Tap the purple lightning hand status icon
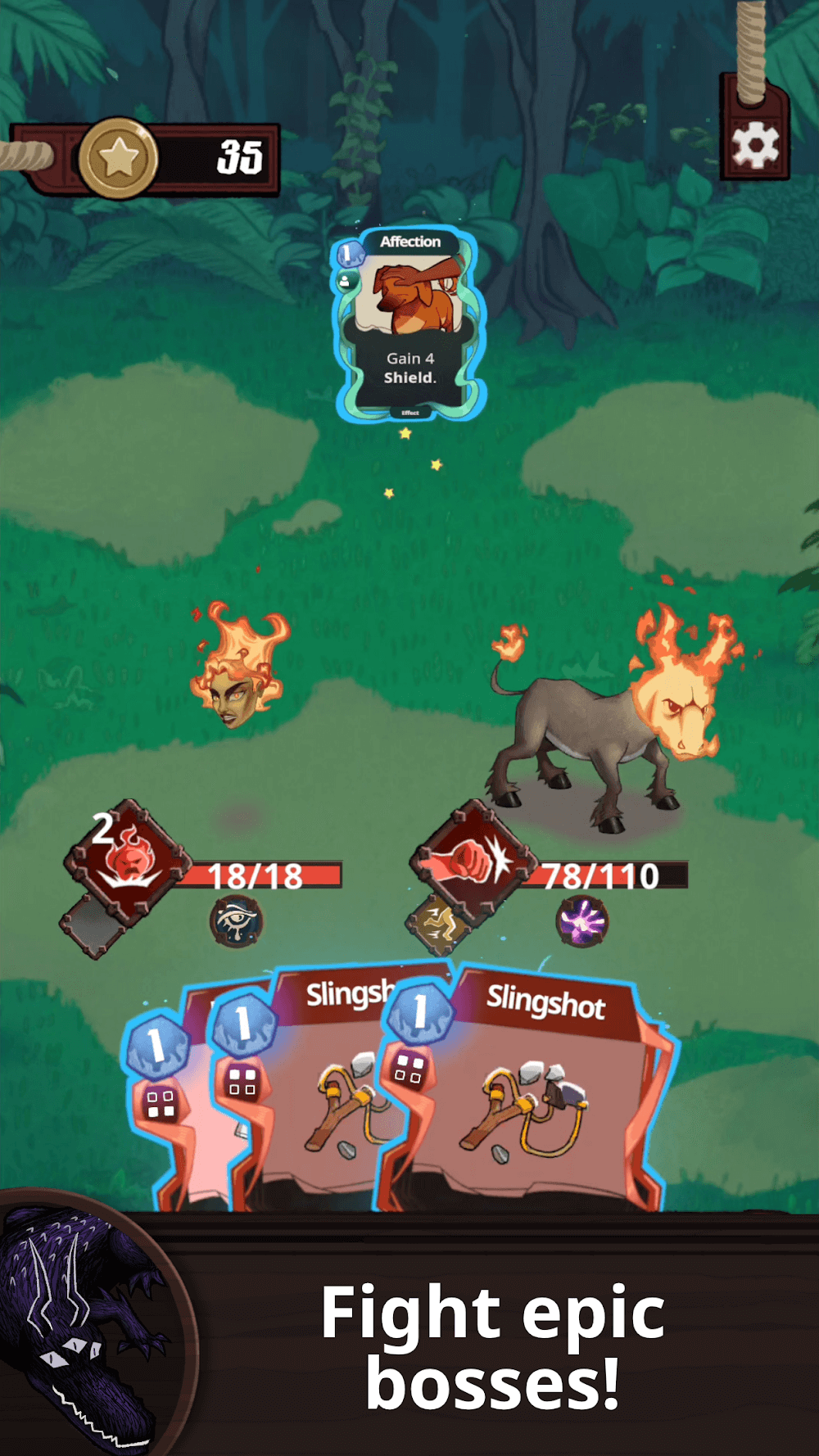 tap(582, 921)
